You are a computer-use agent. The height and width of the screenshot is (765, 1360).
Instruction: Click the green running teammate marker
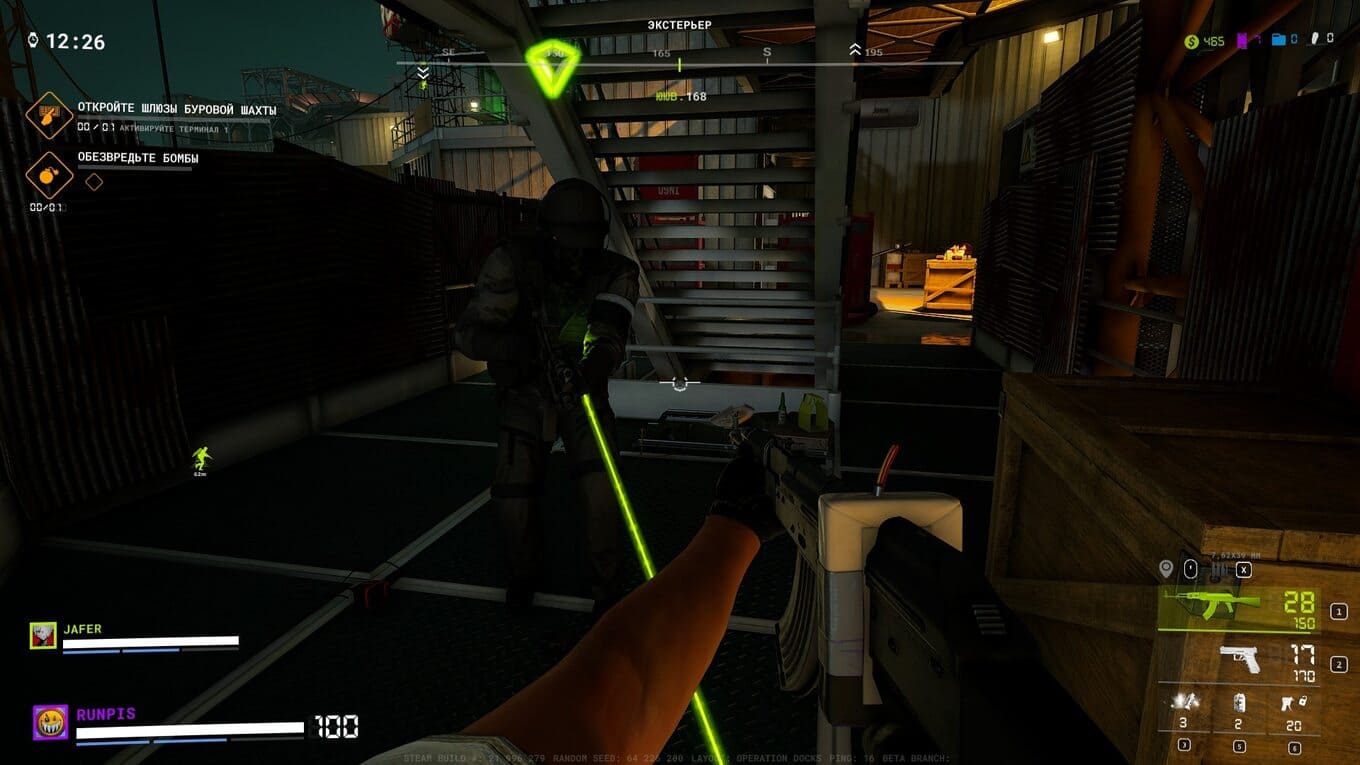coord(202,459)
